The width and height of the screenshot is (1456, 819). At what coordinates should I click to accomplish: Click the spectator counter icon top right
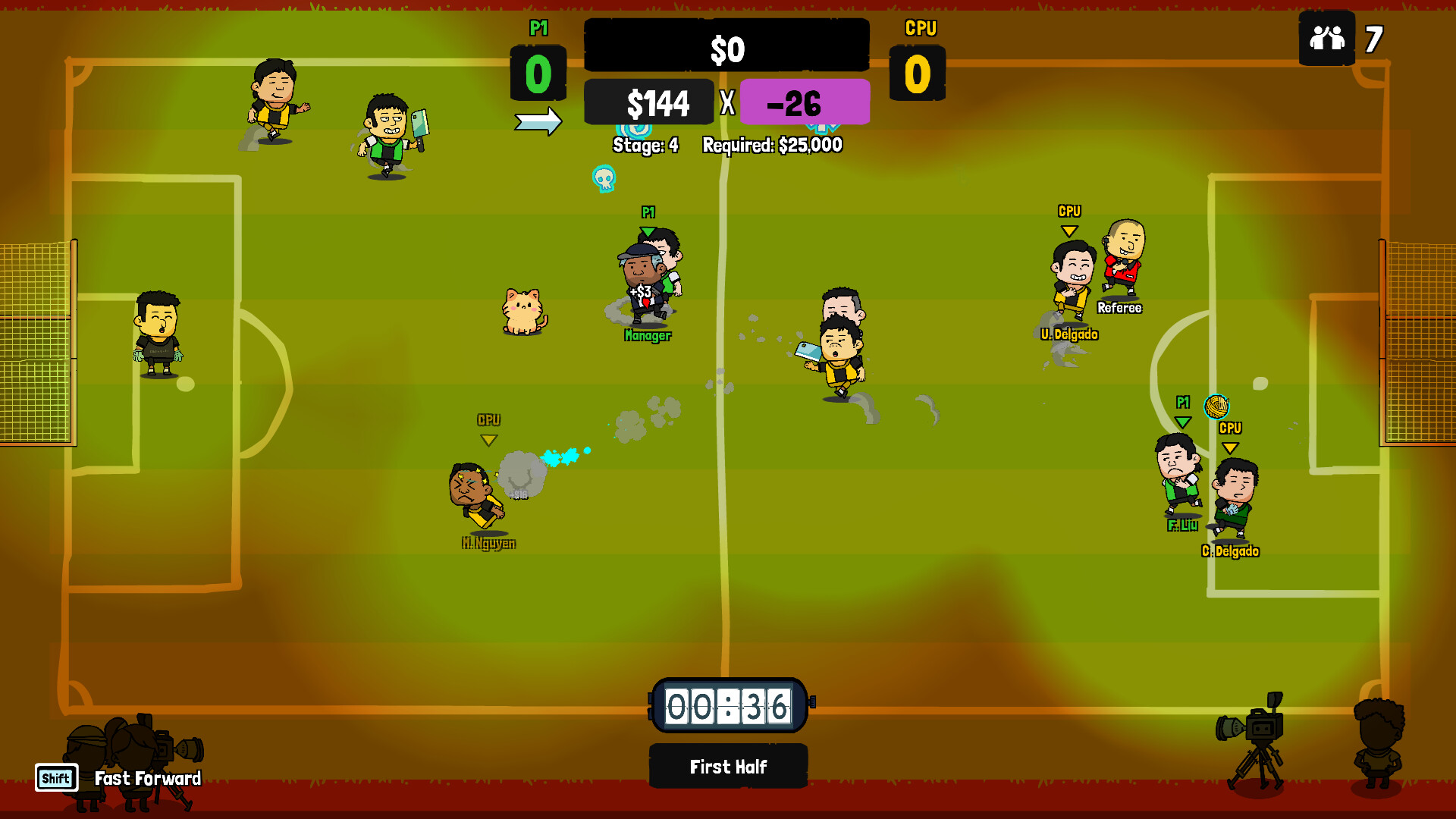click(x=1326, y=39)
